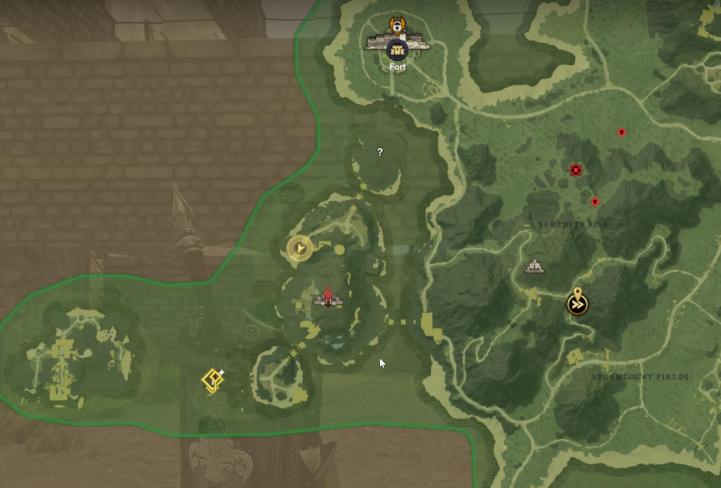The height and width of the screenshot is (488, 721).
Task: Click the question mark undiscovered location marker
Action: tap(380, 153)
